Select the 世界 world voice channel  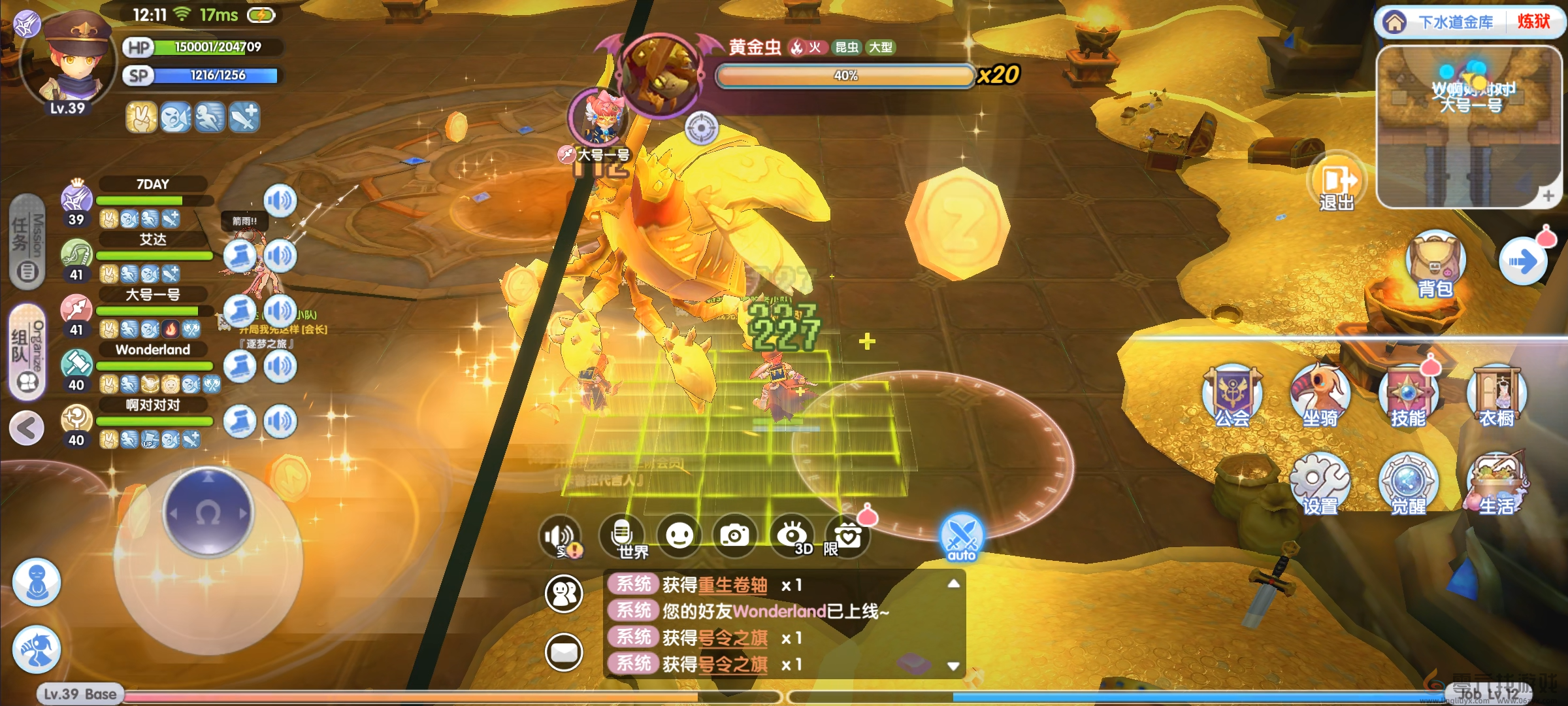click(x=623, y=536)
